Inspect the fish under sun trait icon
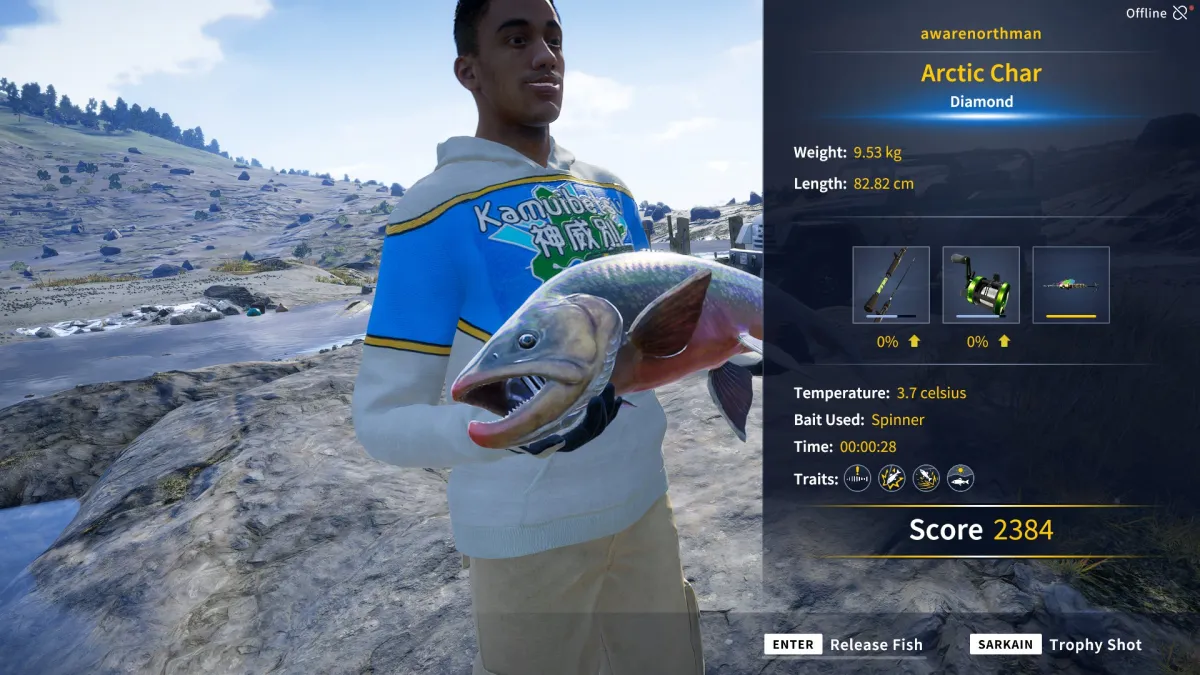This screenshot has height=675, width=1200. pyautogui.click(x=960, y=479)
